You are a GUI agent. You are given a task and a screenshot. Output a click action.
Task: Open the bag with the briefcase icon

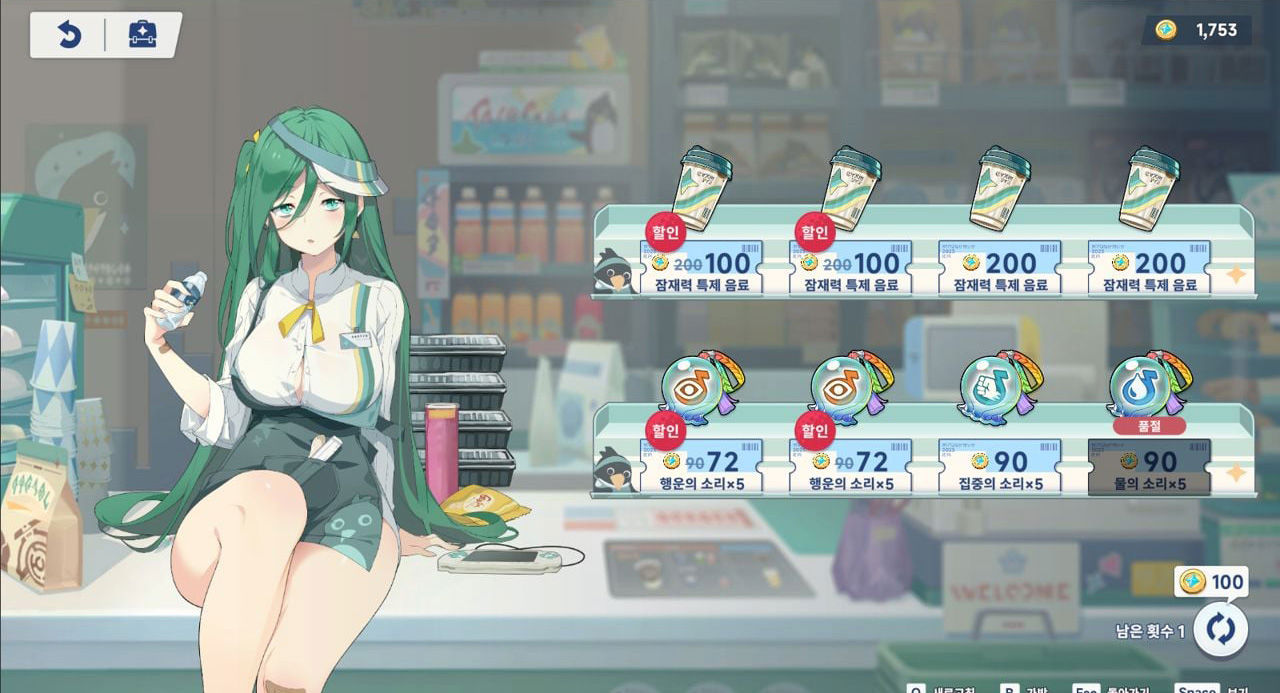[143, 35]
